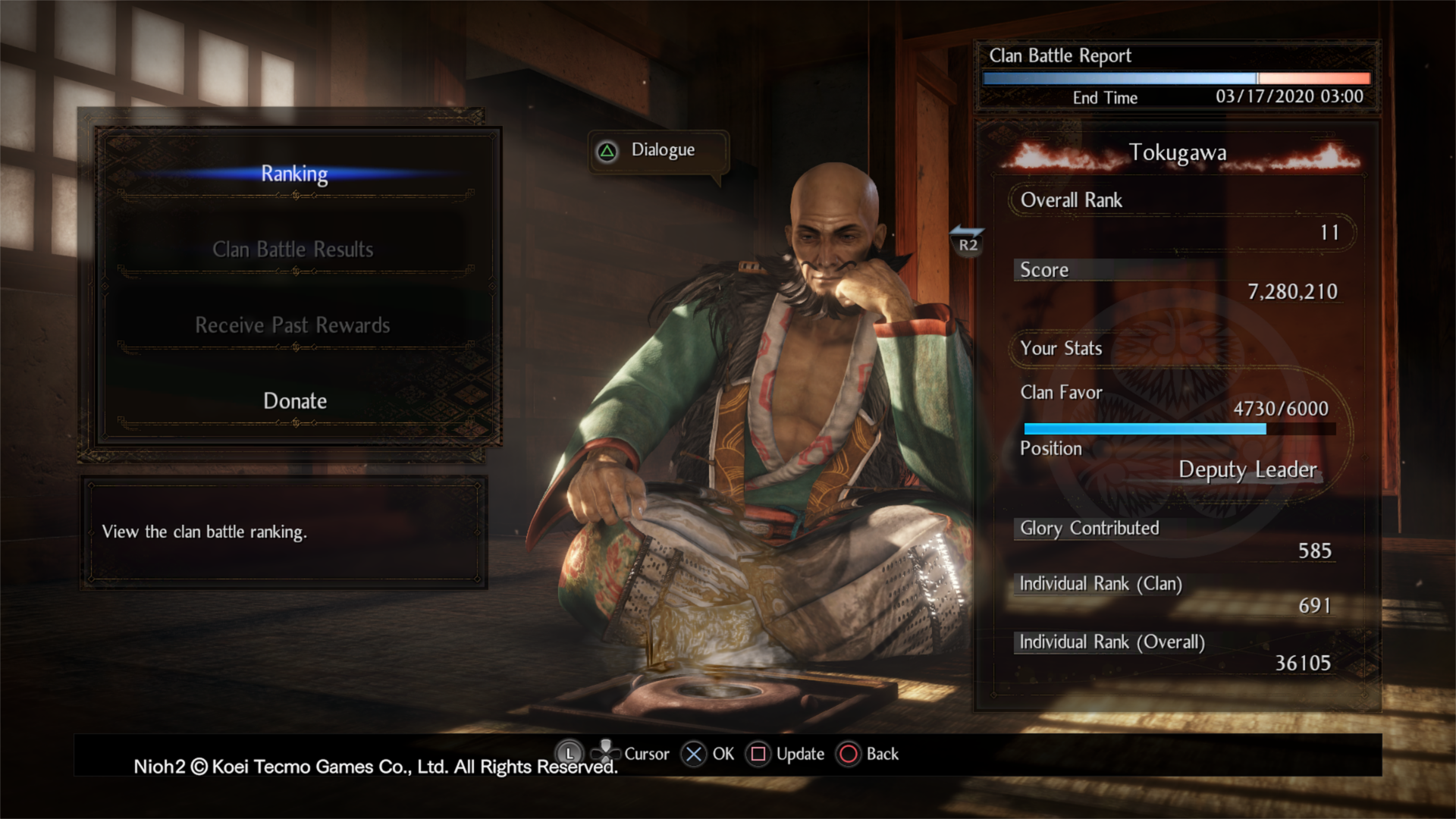The height and width of the screenshot is (819, 1456).
Task: Select the Donate option
Action: click(294, 400)
